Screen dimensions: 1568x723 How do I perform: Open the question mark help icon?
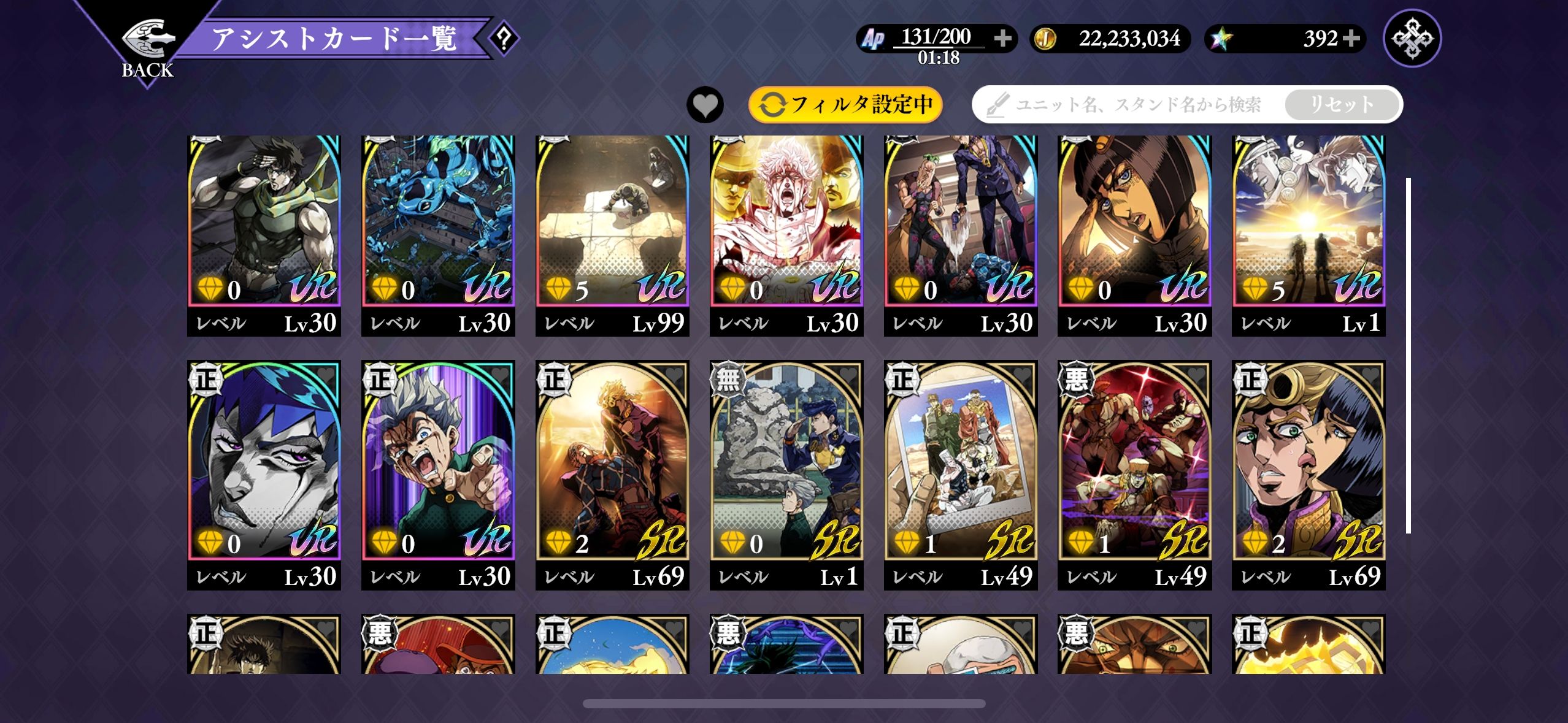(504, 39)
